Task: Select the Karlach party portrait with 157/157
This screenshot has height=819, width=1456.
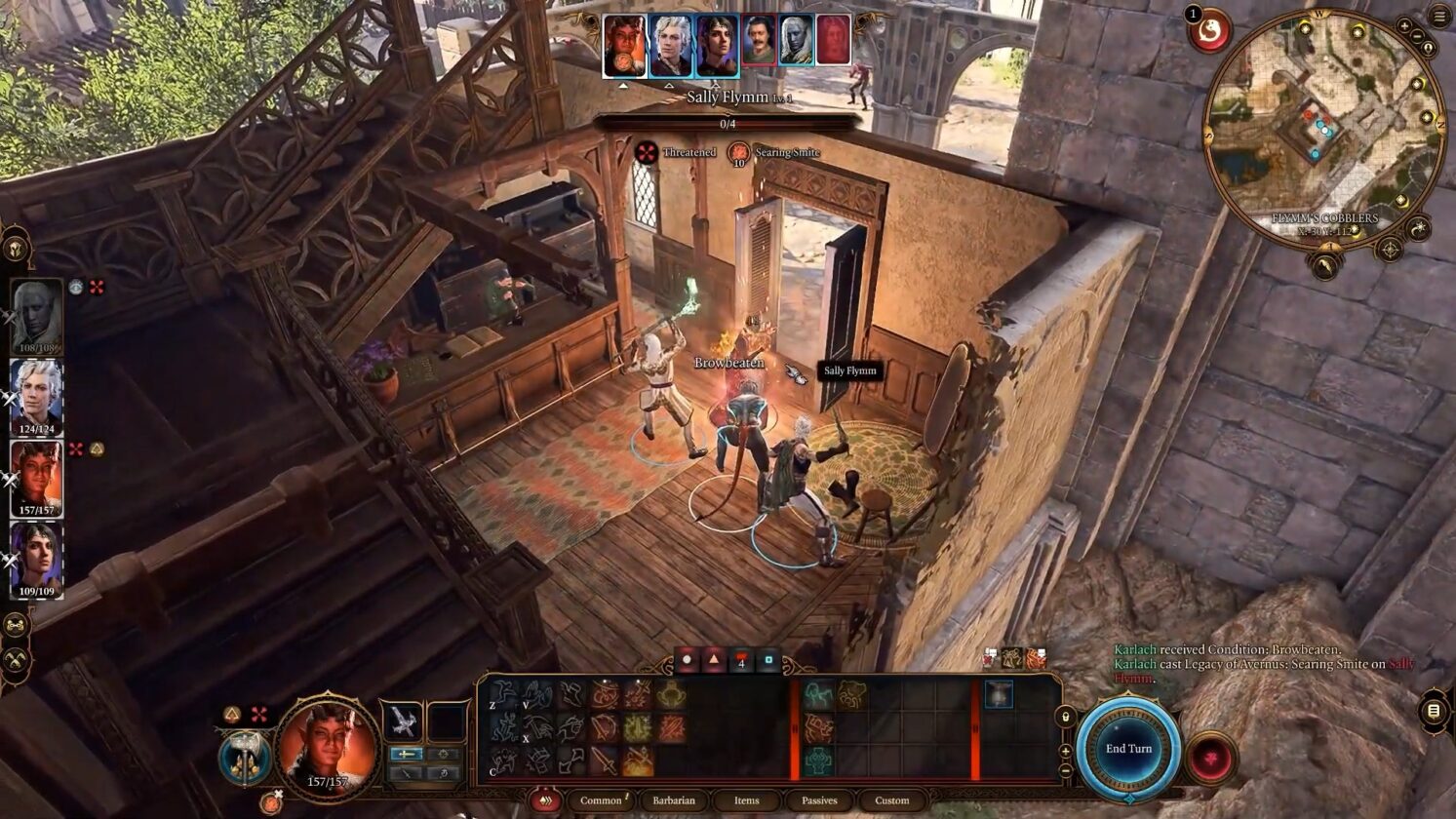Action: [x=36, y=478]
